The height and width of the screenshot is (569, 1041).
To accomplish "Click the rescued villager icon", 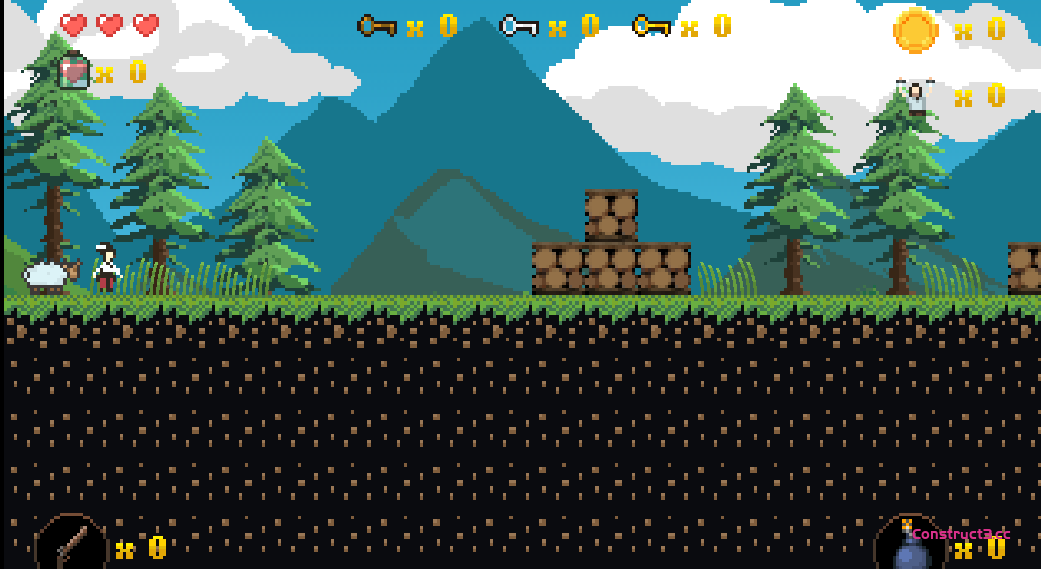I will click(915, 97).
